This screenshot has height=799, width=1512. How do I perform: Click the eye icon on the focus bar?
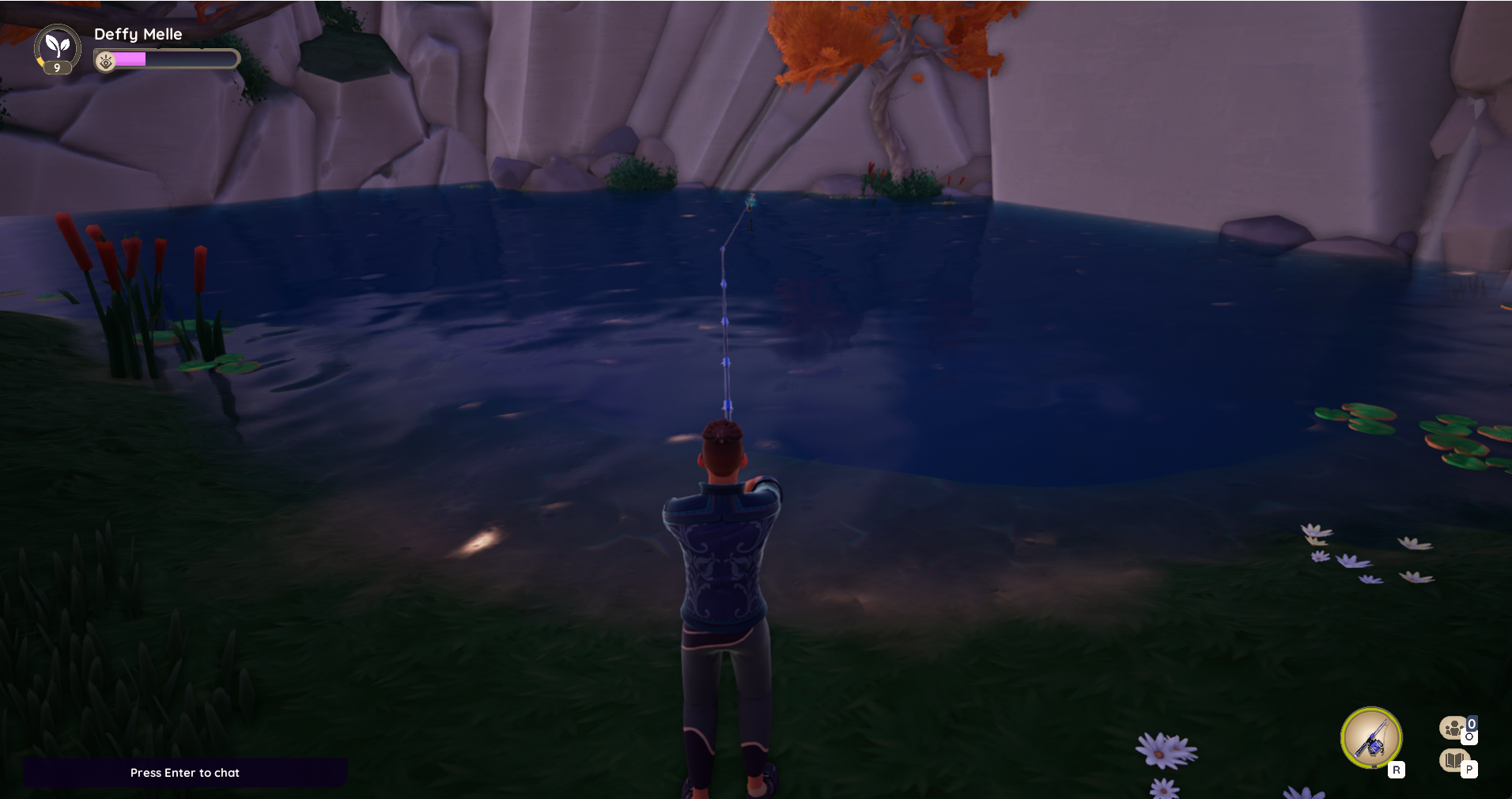pos(106,62)
